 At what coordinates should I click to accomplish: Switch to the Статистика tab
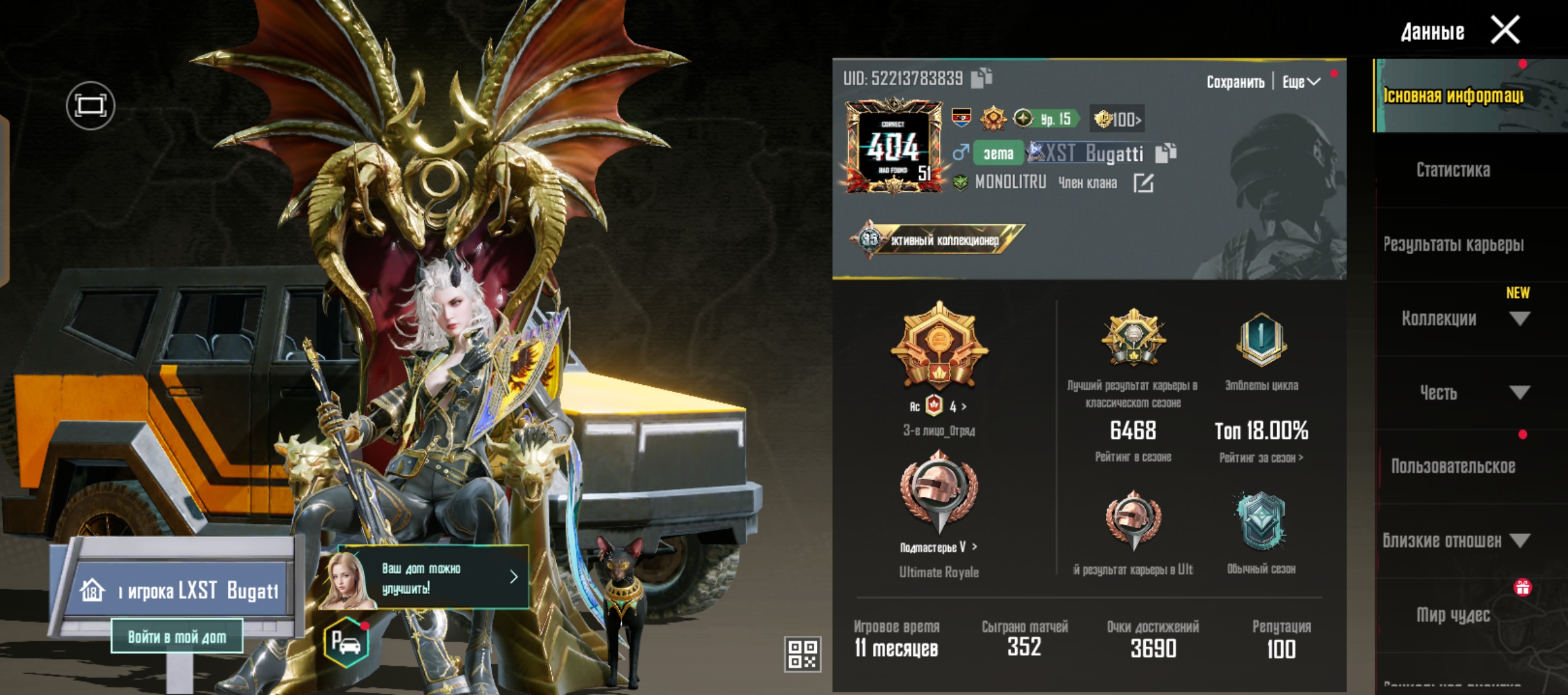(1453, 170)
